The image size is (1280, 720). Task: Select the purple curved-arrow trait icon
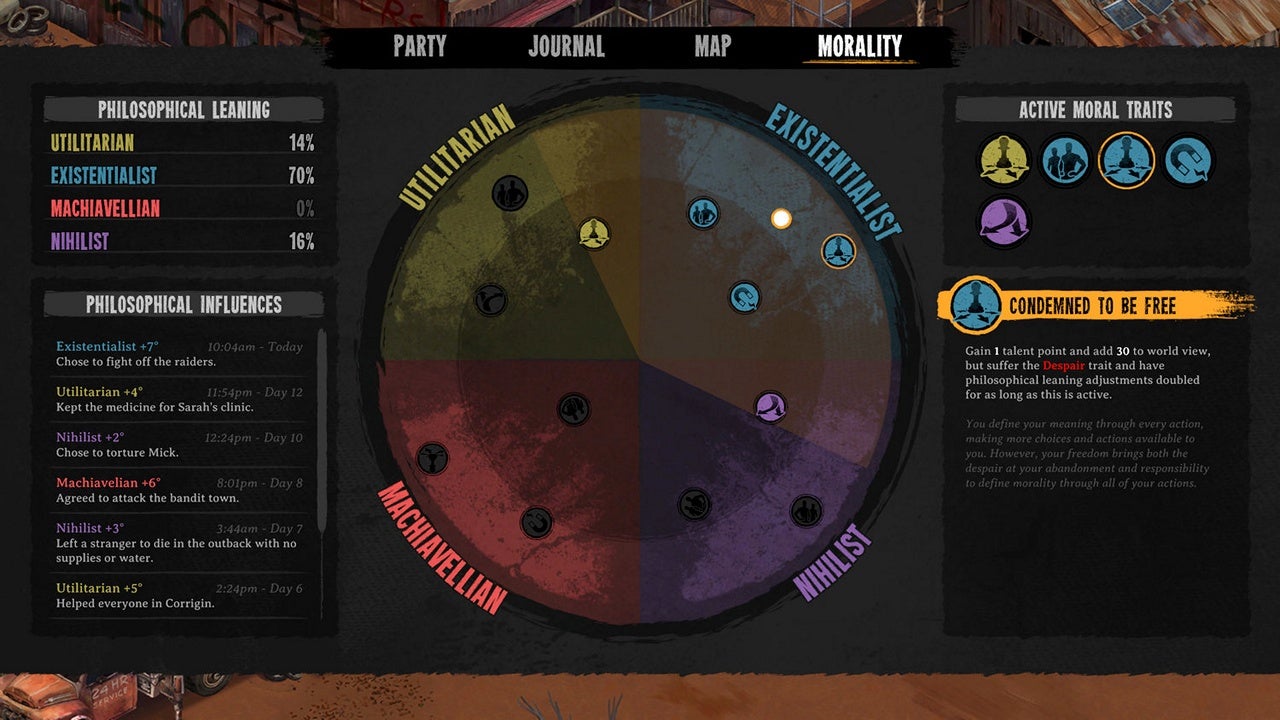(x=1003, y=223)
